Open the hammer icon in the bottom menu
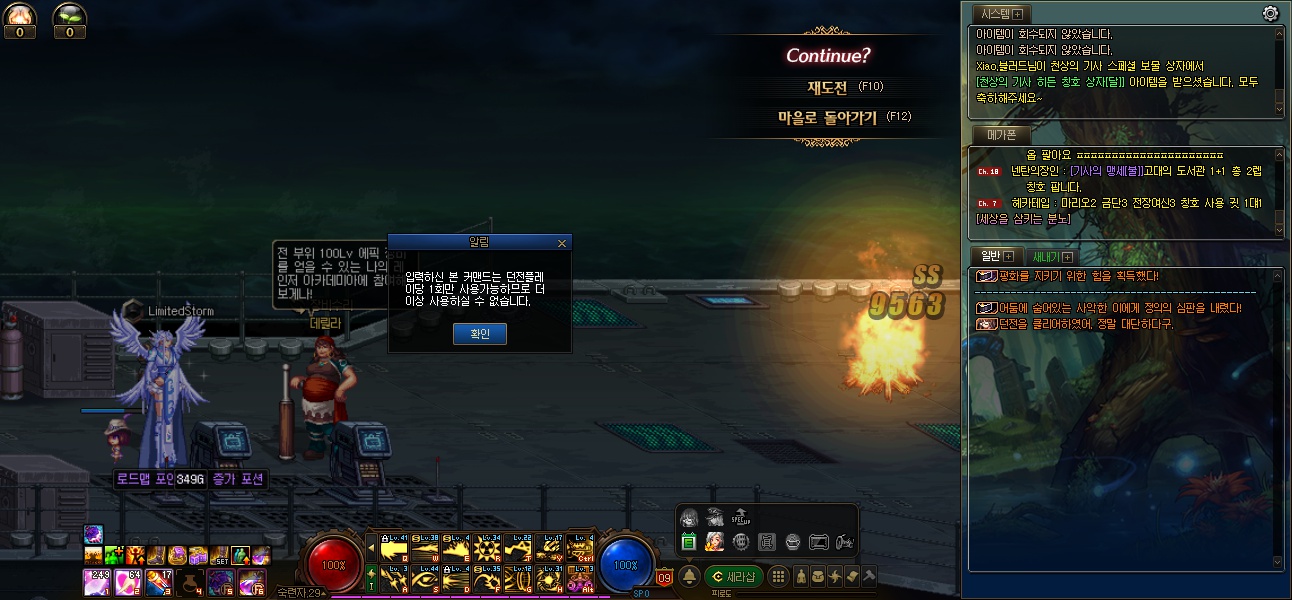The height and width of the screenshot is (600, 1292). 869,577
